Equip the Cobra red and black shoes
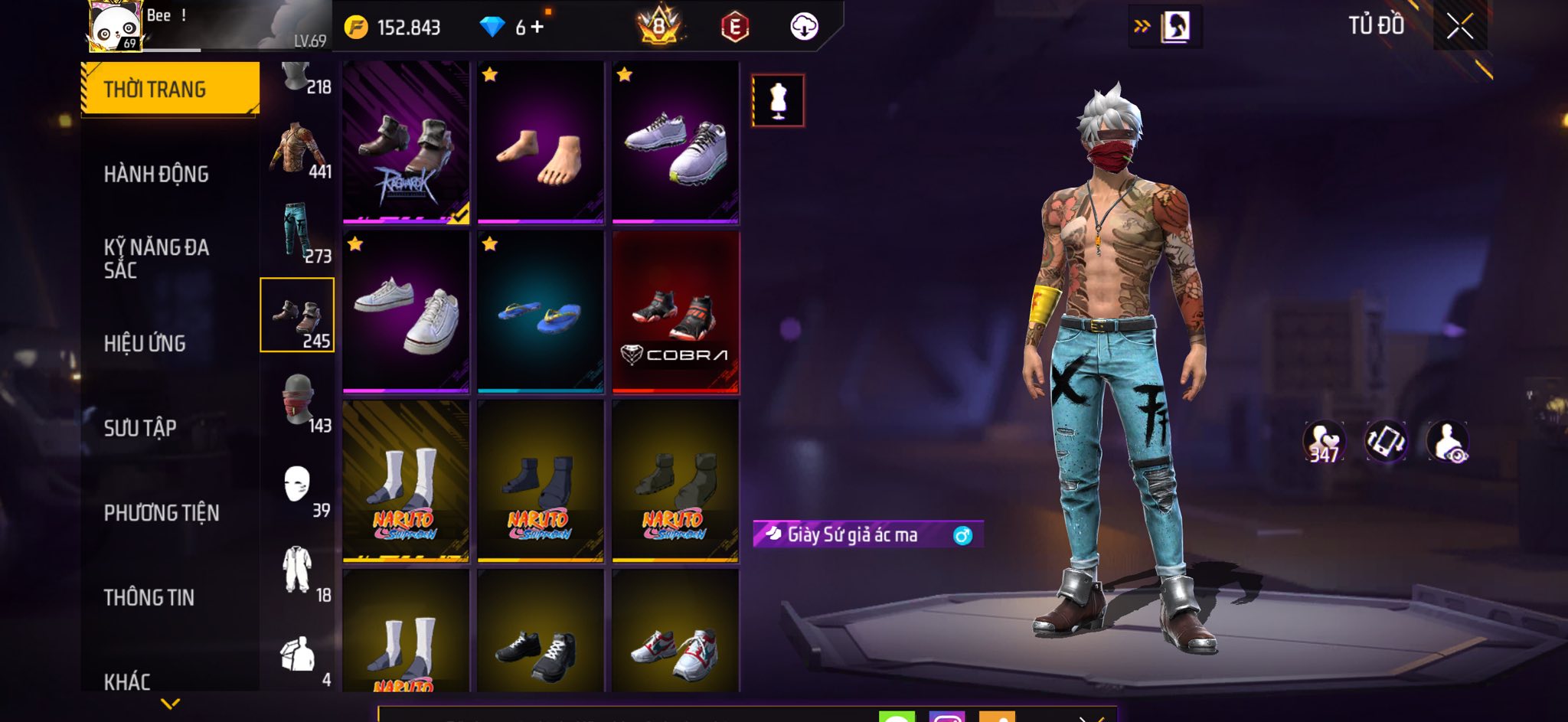1568x722 pixels. coord(675,312)
